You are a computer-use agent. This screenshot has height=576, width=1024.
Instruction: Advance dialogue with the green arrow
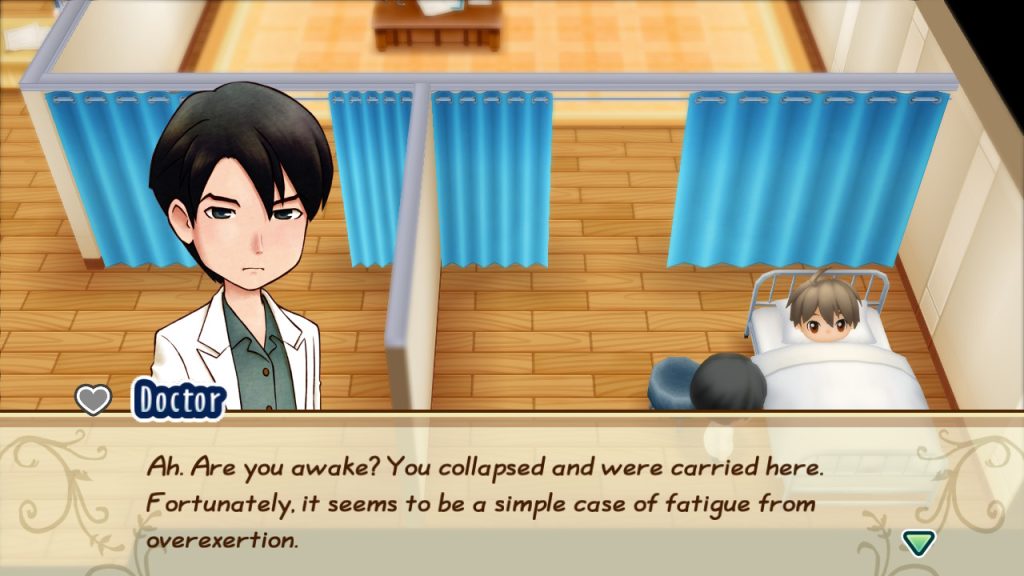(x=918, y=542)
